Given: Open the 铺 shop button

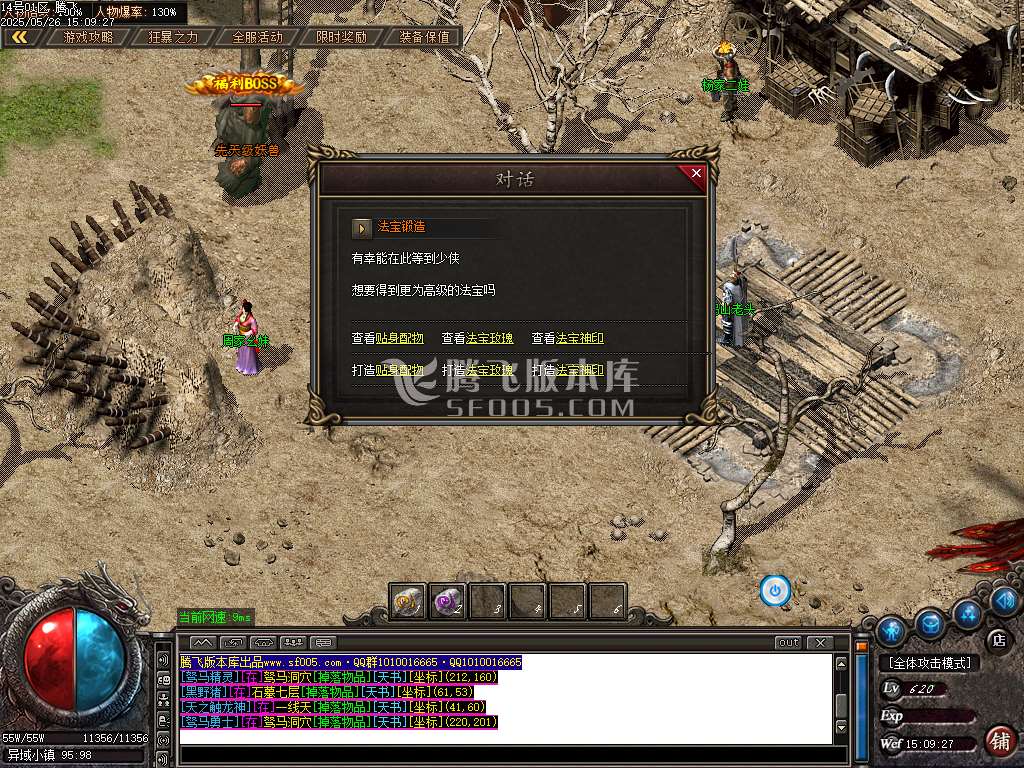Looking at the screenshot, I should point(998,741).
